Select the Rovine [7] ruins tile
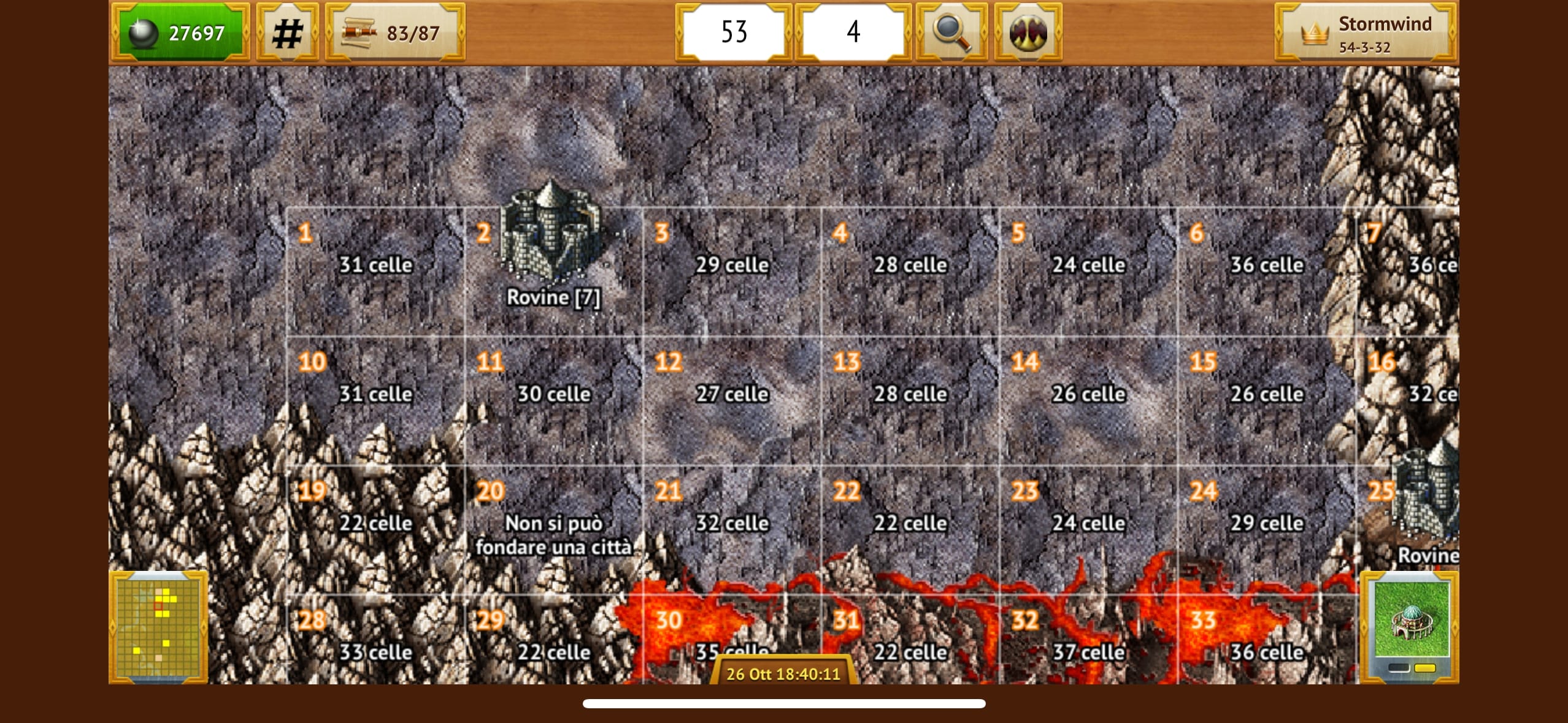This screenshot has width=1568, height=723. pos(553,272)
